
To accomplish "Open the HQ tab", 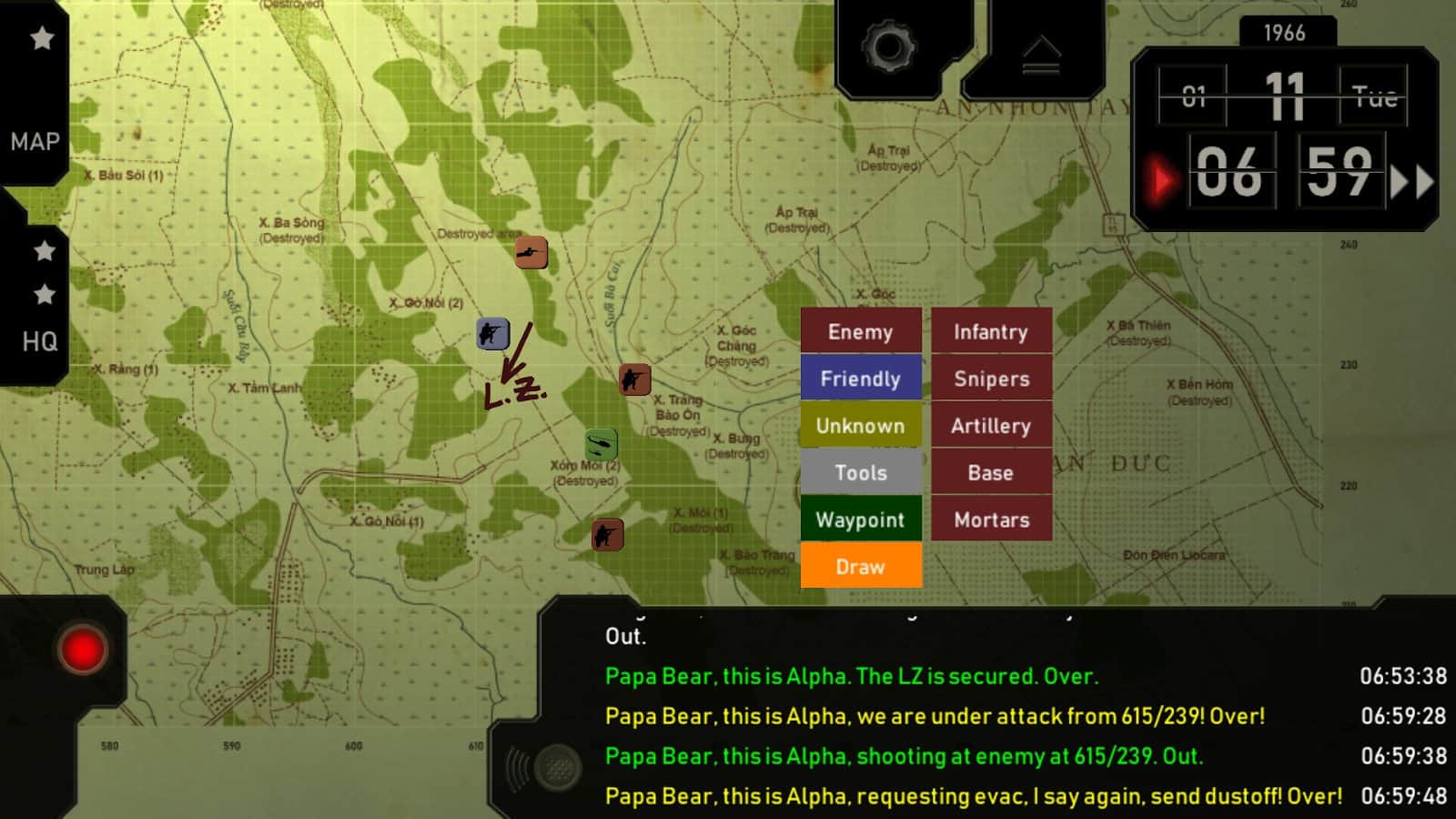I will tap(39, 341).
